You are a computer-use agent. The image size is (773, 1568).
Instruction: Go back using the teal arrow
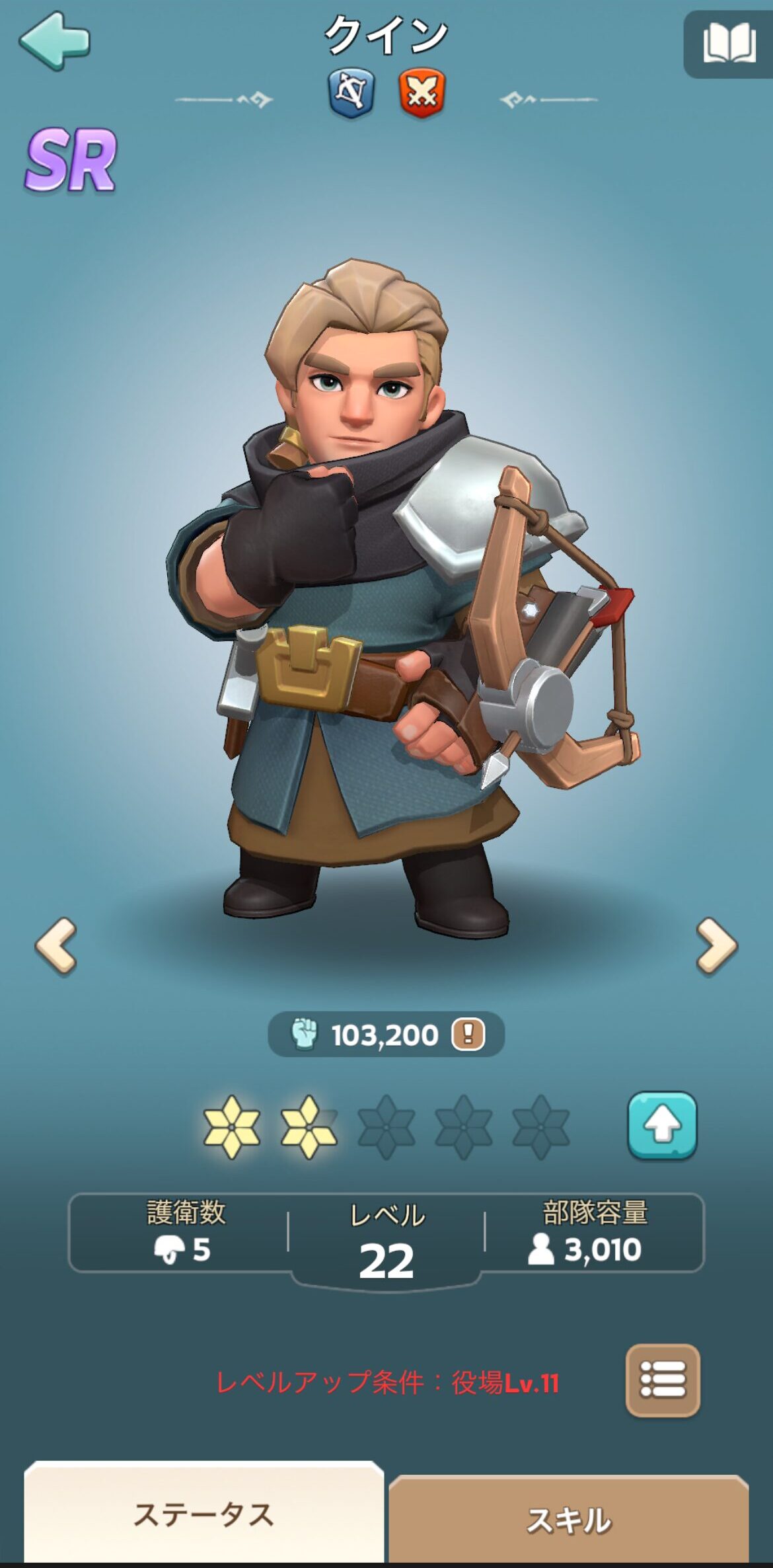point(54,41)
